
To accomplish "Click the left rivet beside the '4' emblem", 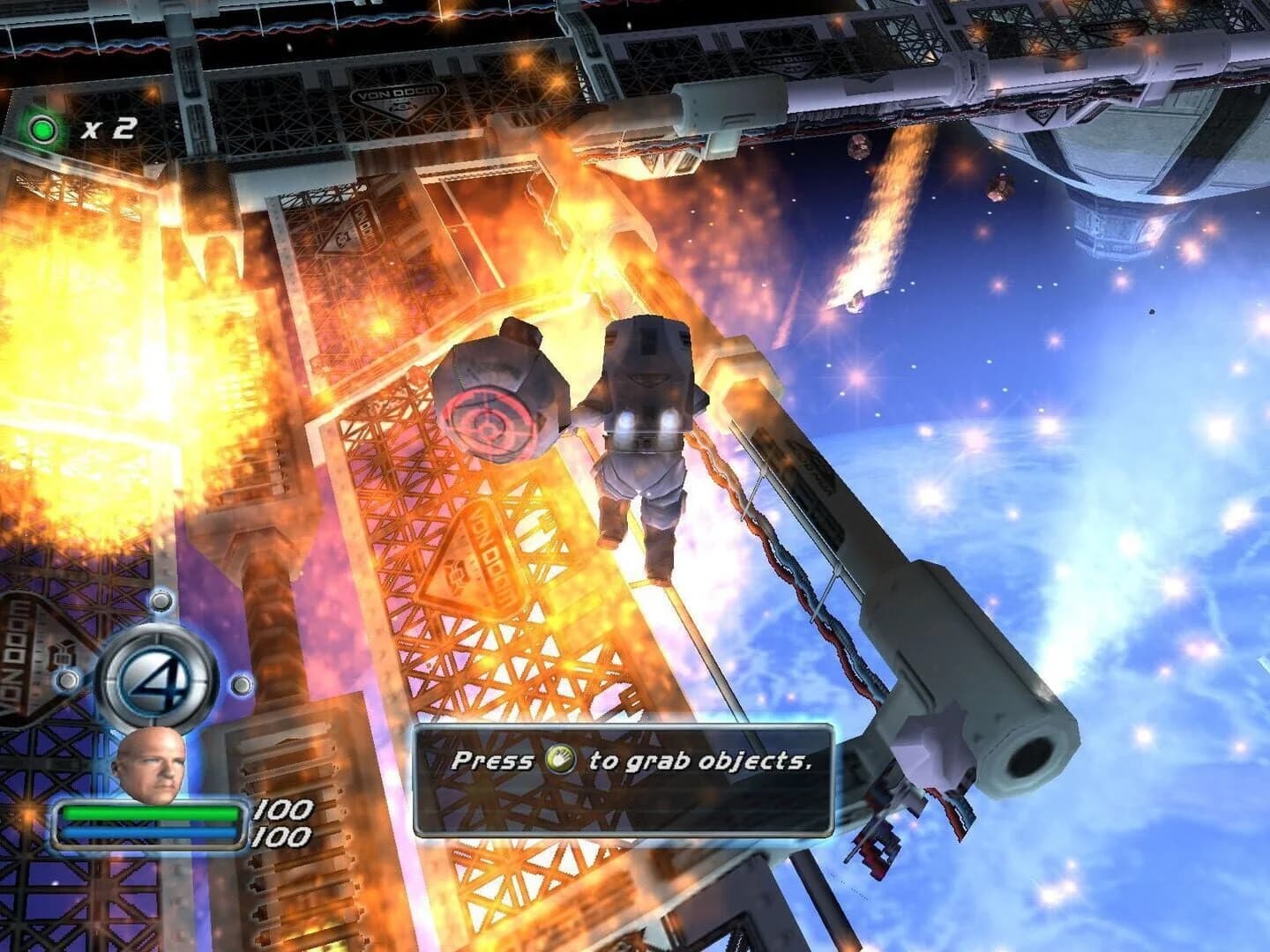I will [x=68, y=681].
